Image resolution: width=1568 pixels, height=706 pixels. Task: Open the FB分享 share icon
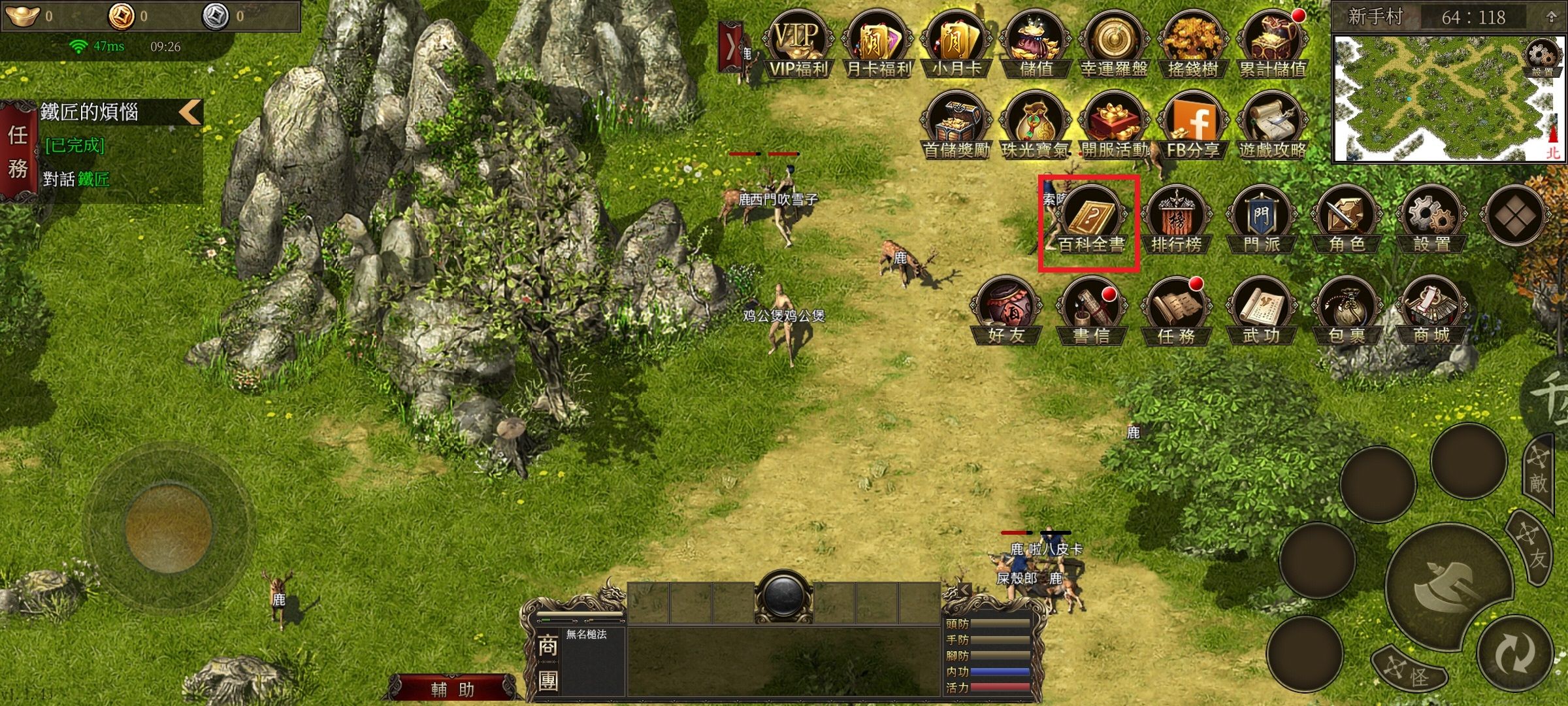click(x=1193, y=126)
